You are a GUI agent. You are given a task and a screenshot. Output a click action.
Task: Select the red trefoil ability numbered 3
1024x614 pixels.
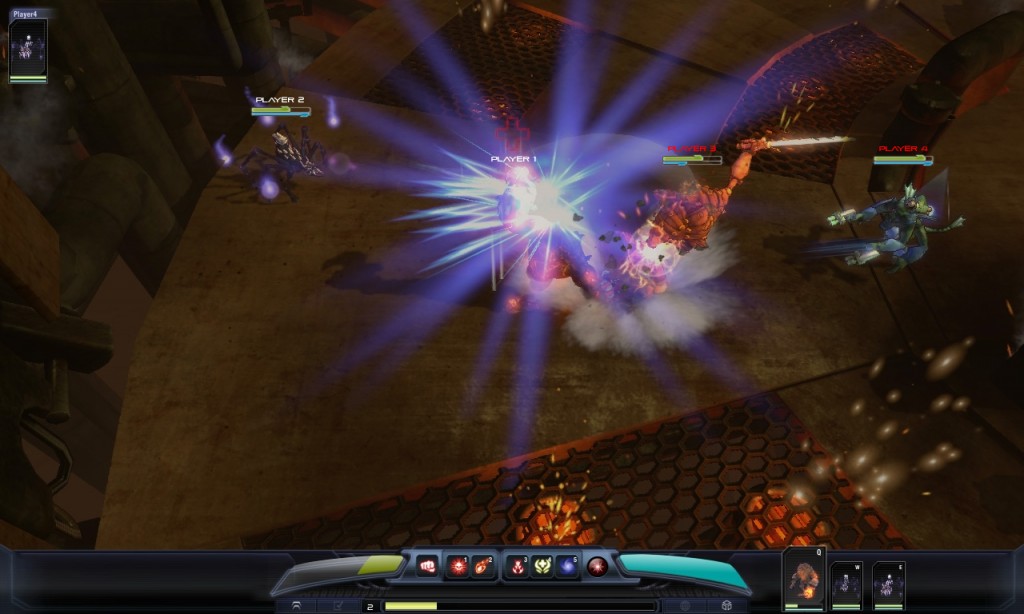(x=517, y=566)
